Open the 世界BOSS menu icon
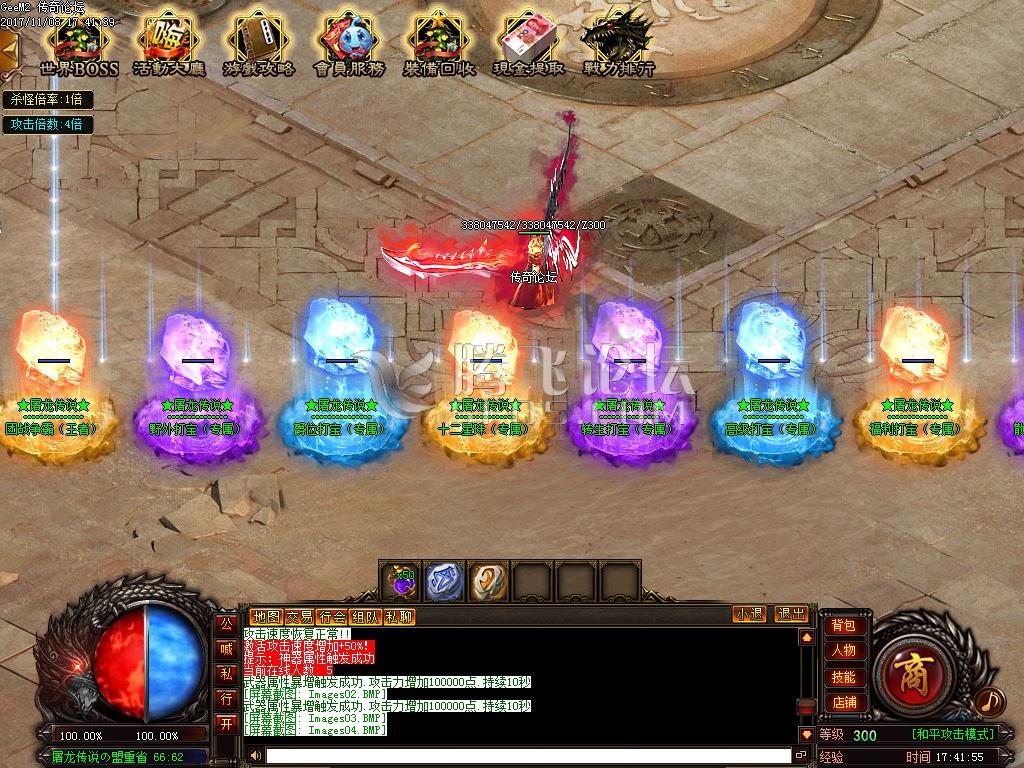Viewport: 1024px width, 768px height. (x=79, y=42)
